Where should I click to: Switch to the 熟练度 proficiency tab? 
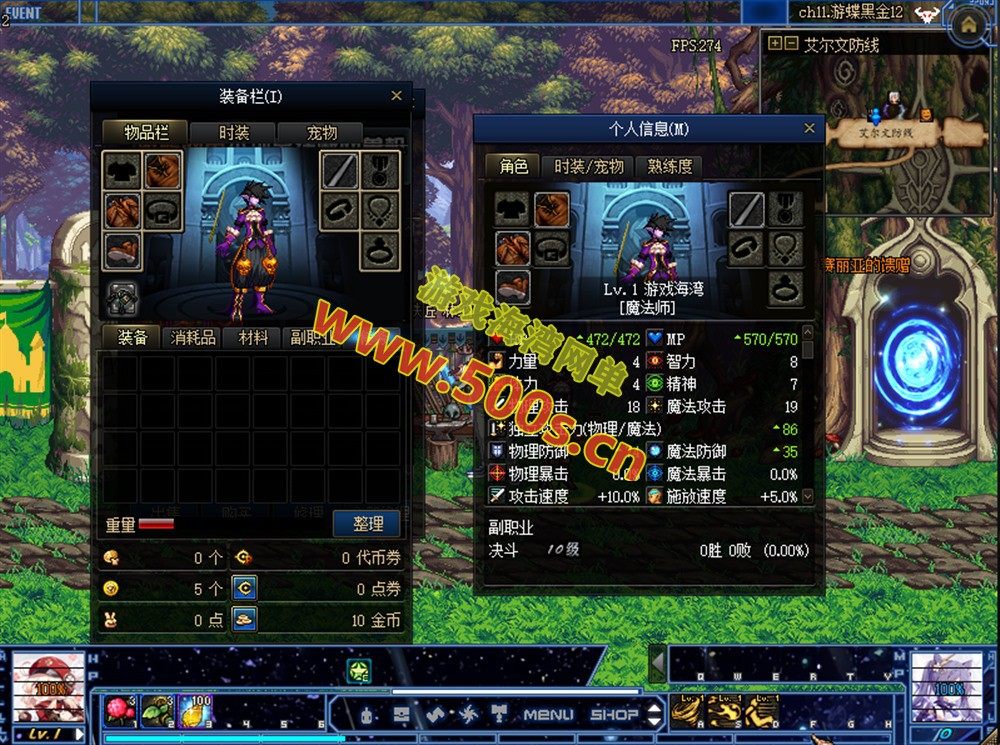[x=669, y=167]
